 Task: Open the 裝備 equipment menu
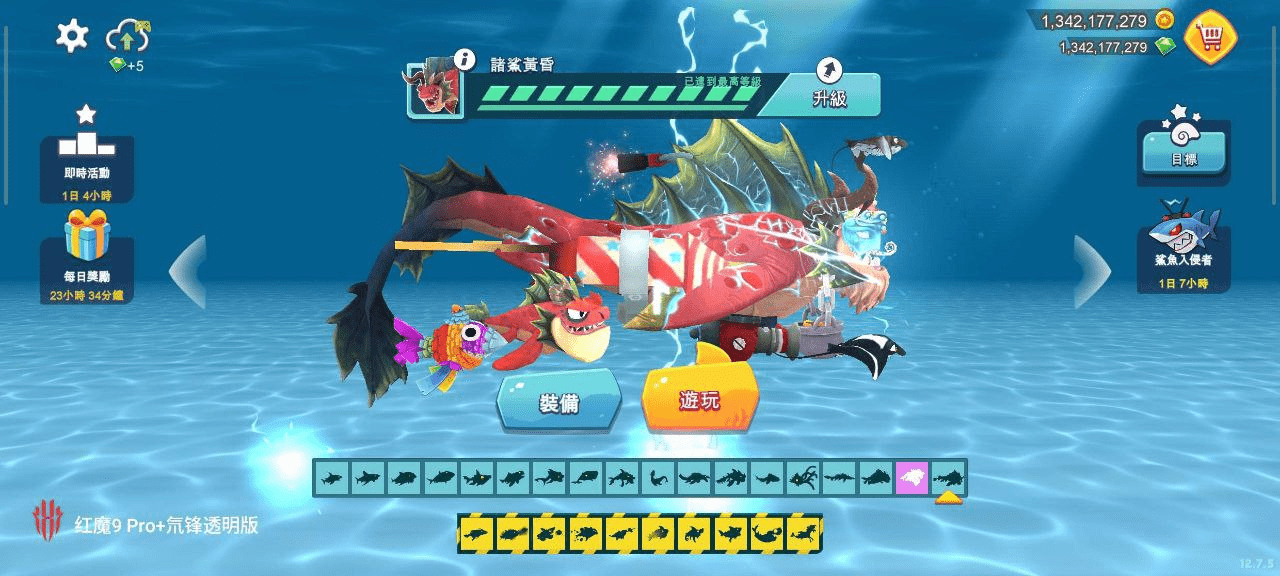560,402
